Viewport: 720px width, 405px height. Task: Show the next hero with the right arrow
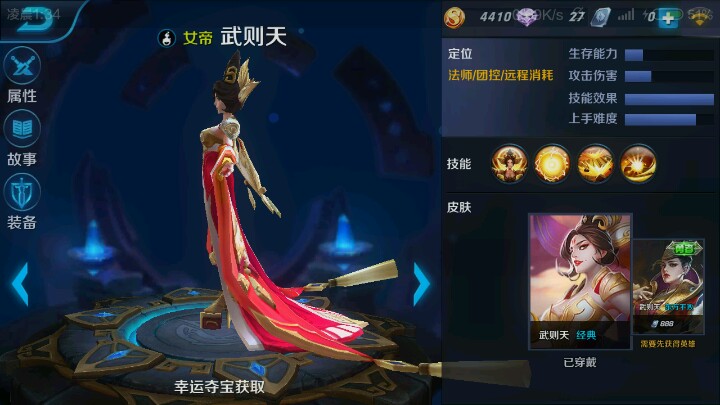(422, 284)
